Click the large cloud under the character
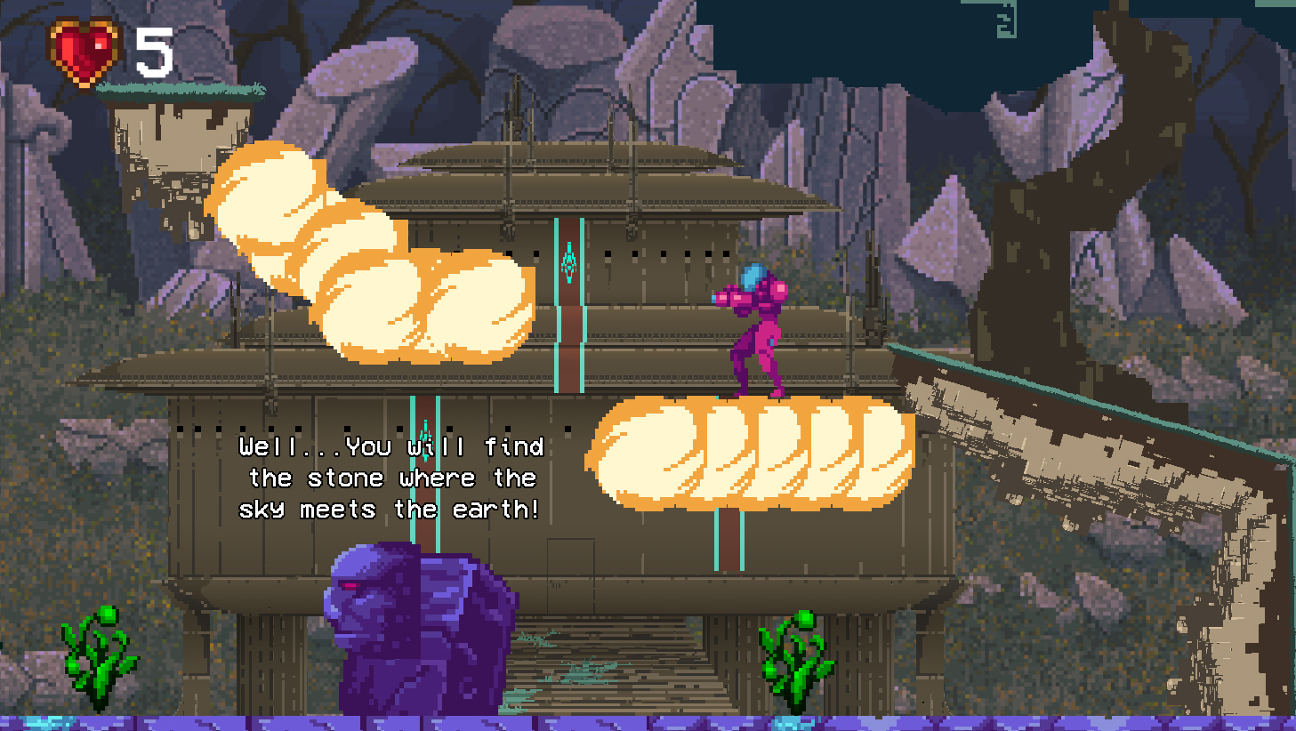Viewport: 1296px width, 731px height. (x=750, y=455)
